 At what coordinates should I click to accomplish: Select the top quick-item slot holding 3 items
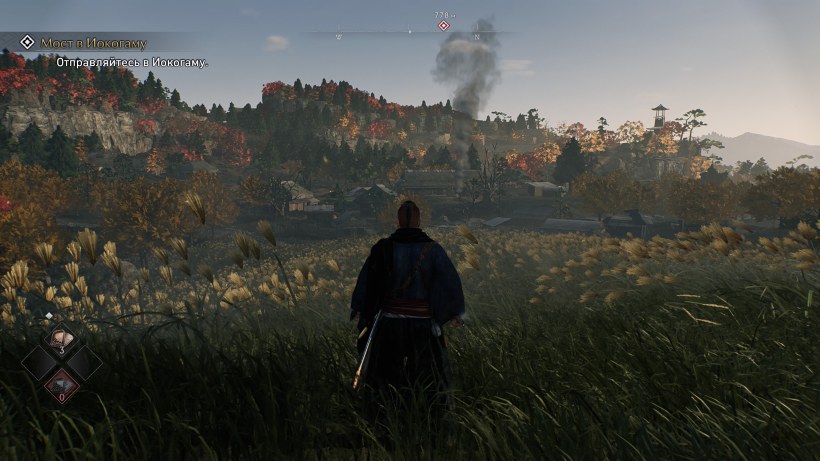coord(62,340)
